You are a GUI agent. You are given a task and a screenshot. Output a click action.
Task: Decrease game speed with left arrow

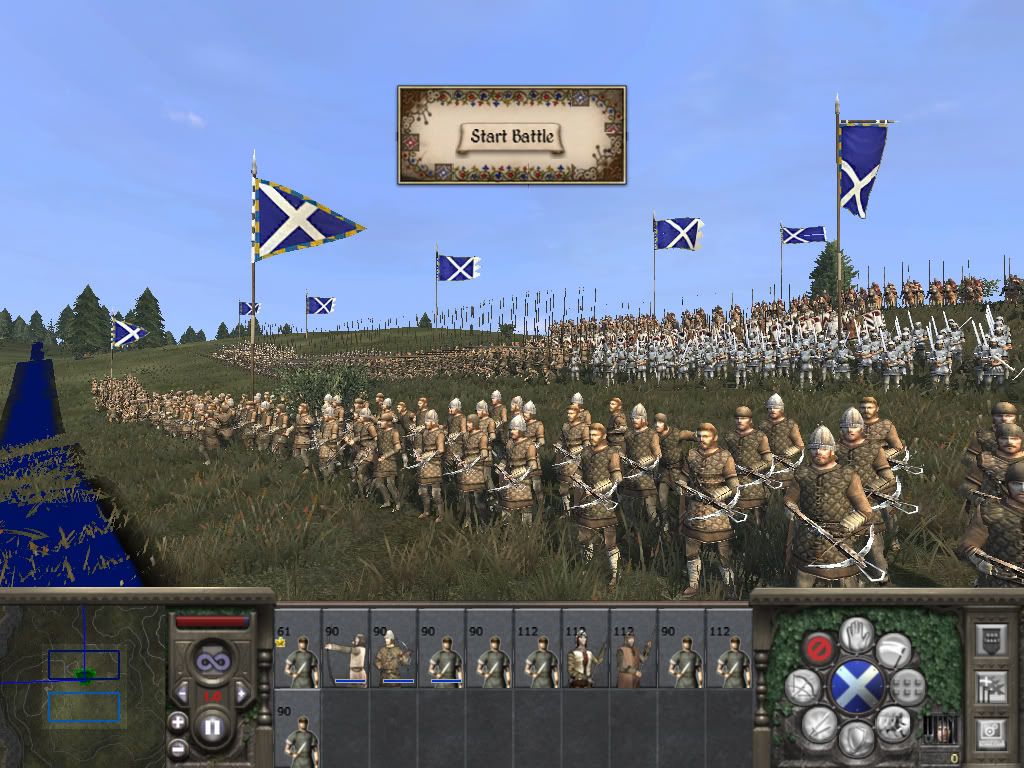pos(182,692)
